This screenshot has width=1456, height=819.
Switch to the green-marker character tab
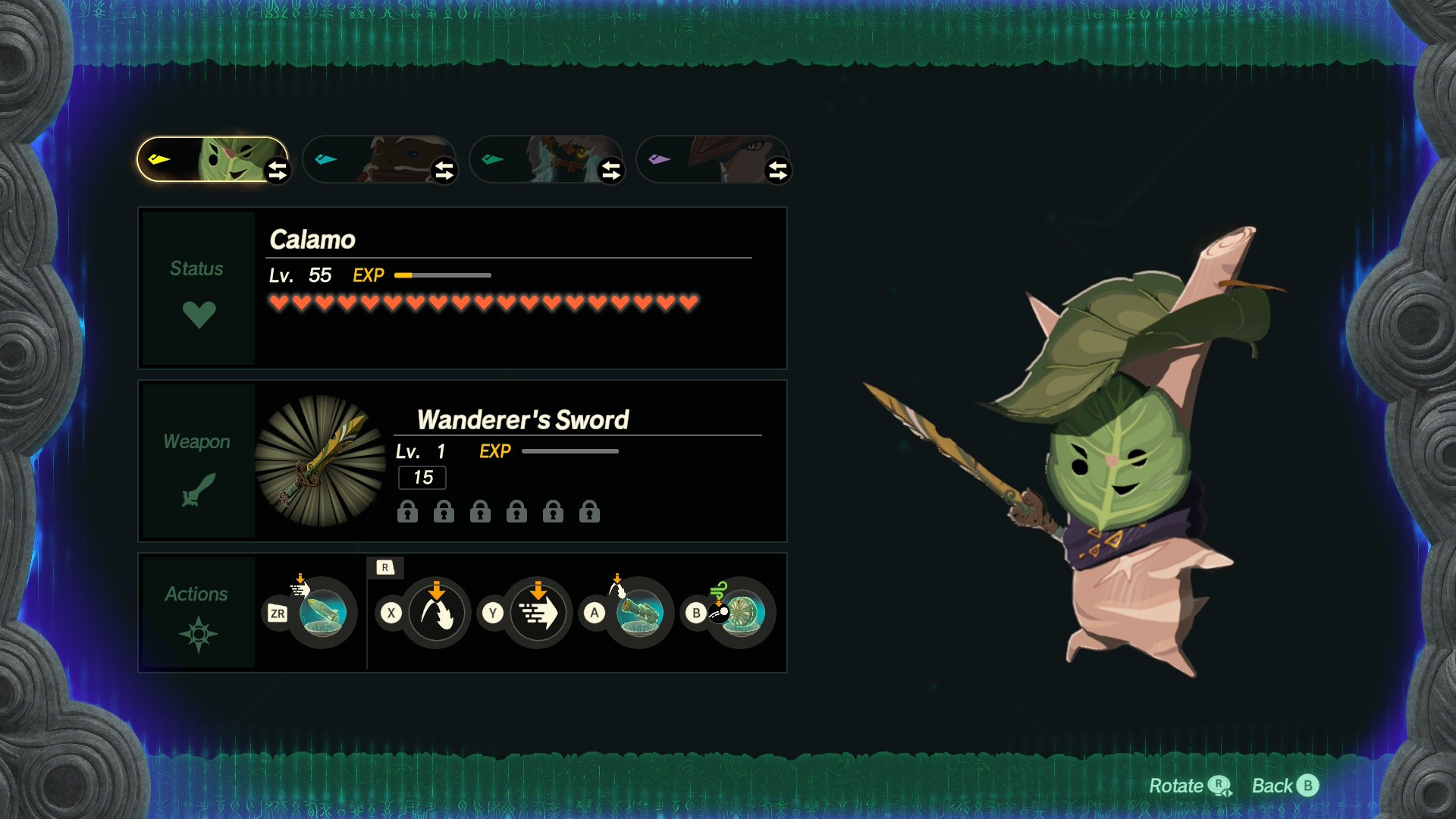(x=546, y=159)
